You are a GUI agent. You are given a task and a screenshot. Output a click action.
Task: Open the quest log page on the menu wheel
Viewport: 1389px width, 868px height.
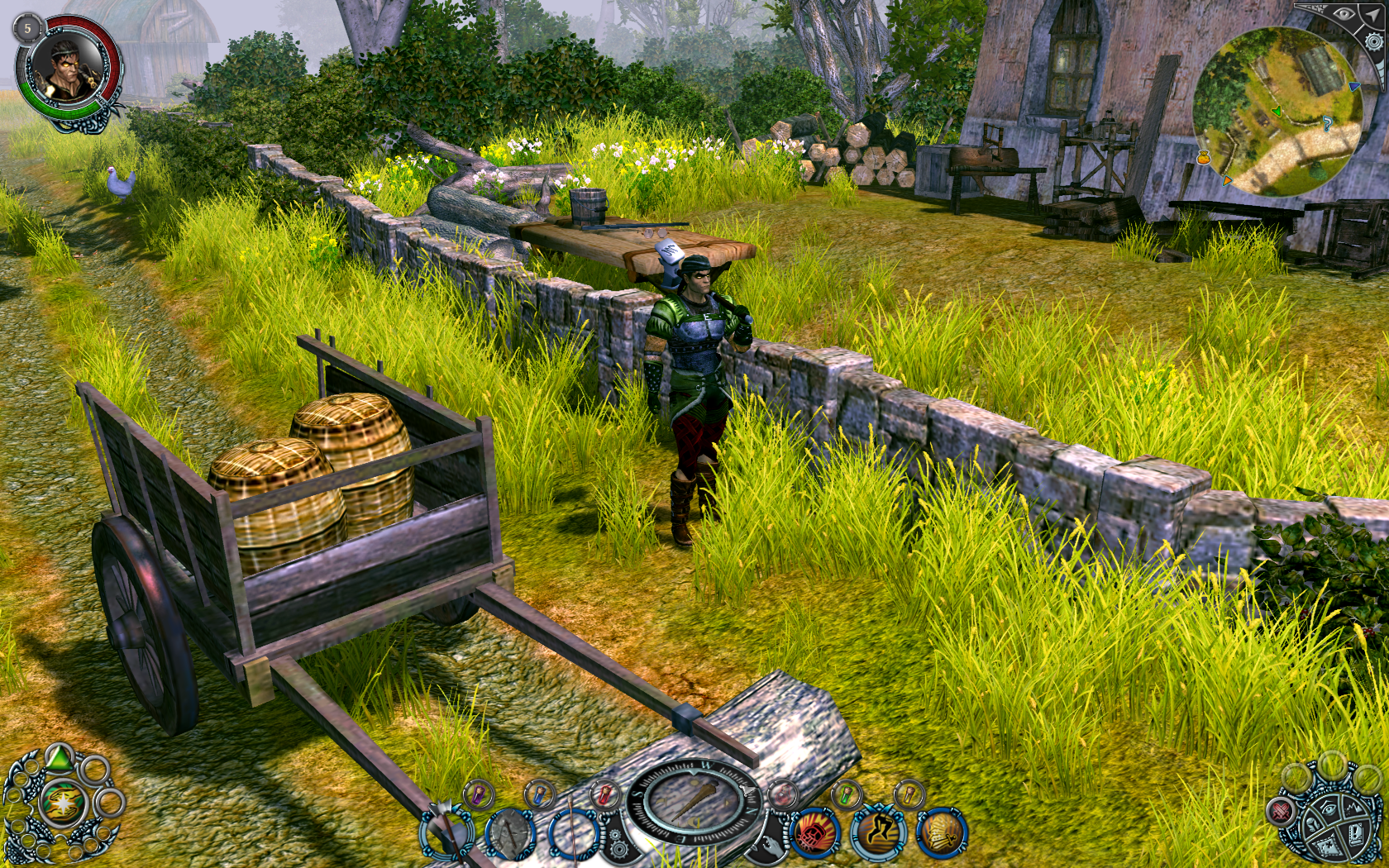coord(1357,833)
